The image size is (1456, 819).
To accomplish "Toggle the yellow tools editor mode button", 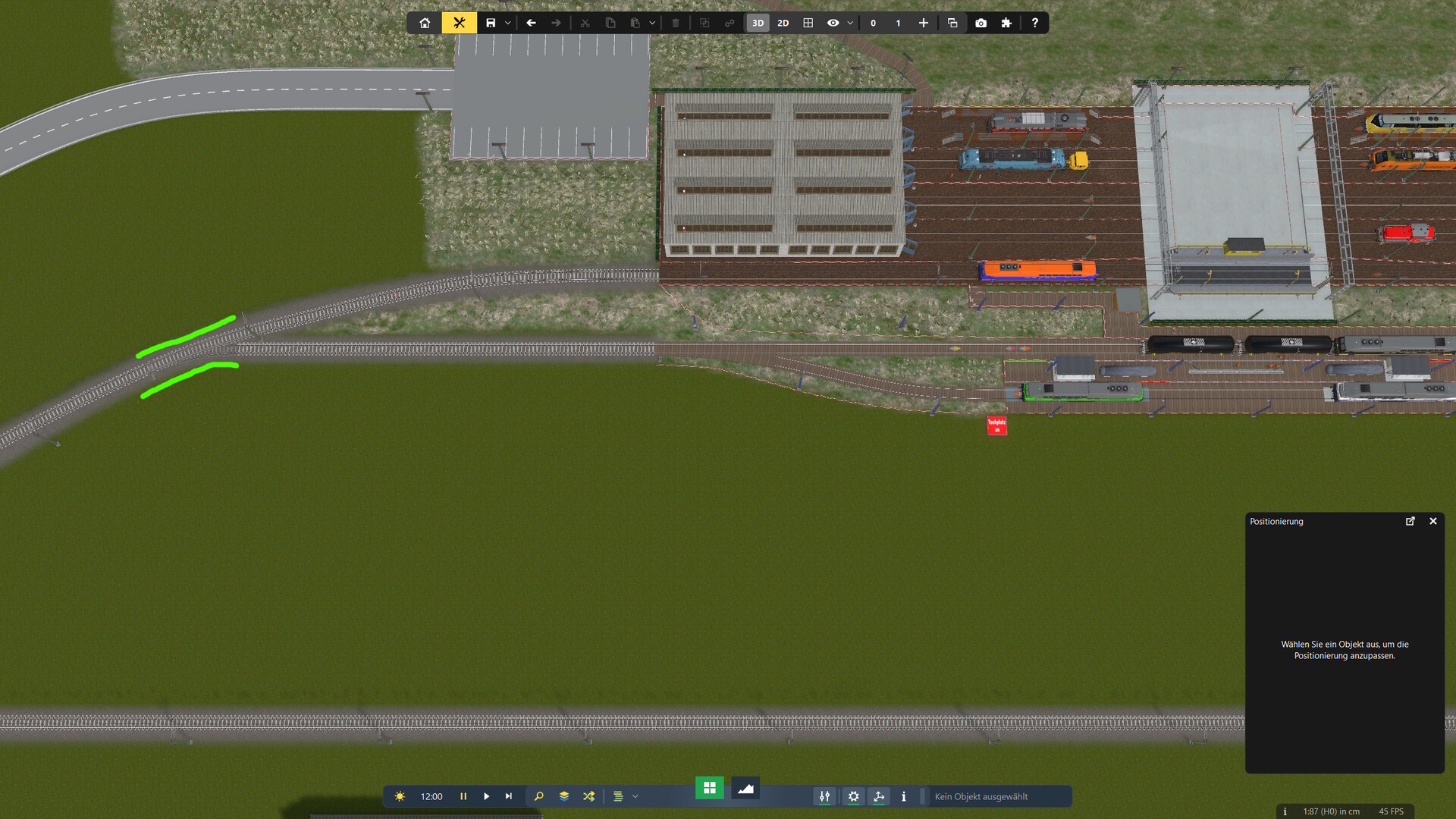I will click(x=459, y=23).
